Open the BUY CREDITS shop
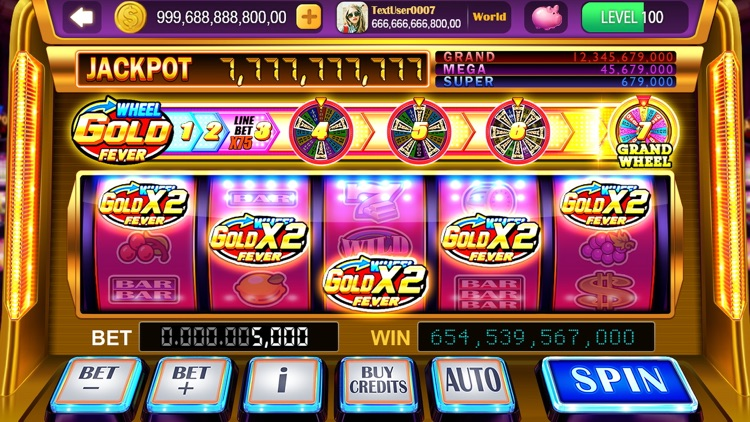Screen dimensions: 750x422 (379, 381)
